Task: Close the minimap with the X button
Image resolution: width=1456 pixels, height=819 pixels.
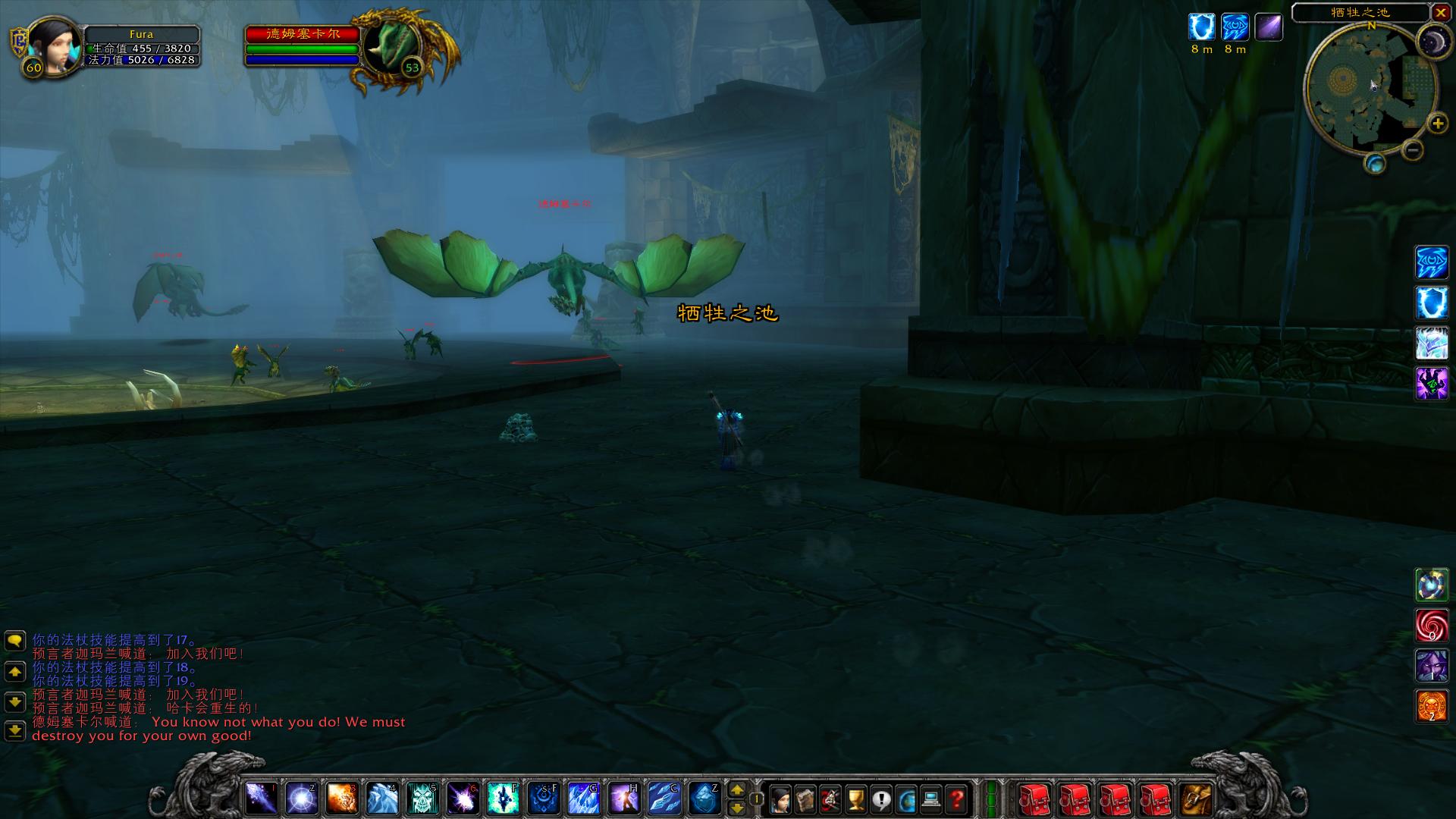Action: click(x=1441, y=12)
